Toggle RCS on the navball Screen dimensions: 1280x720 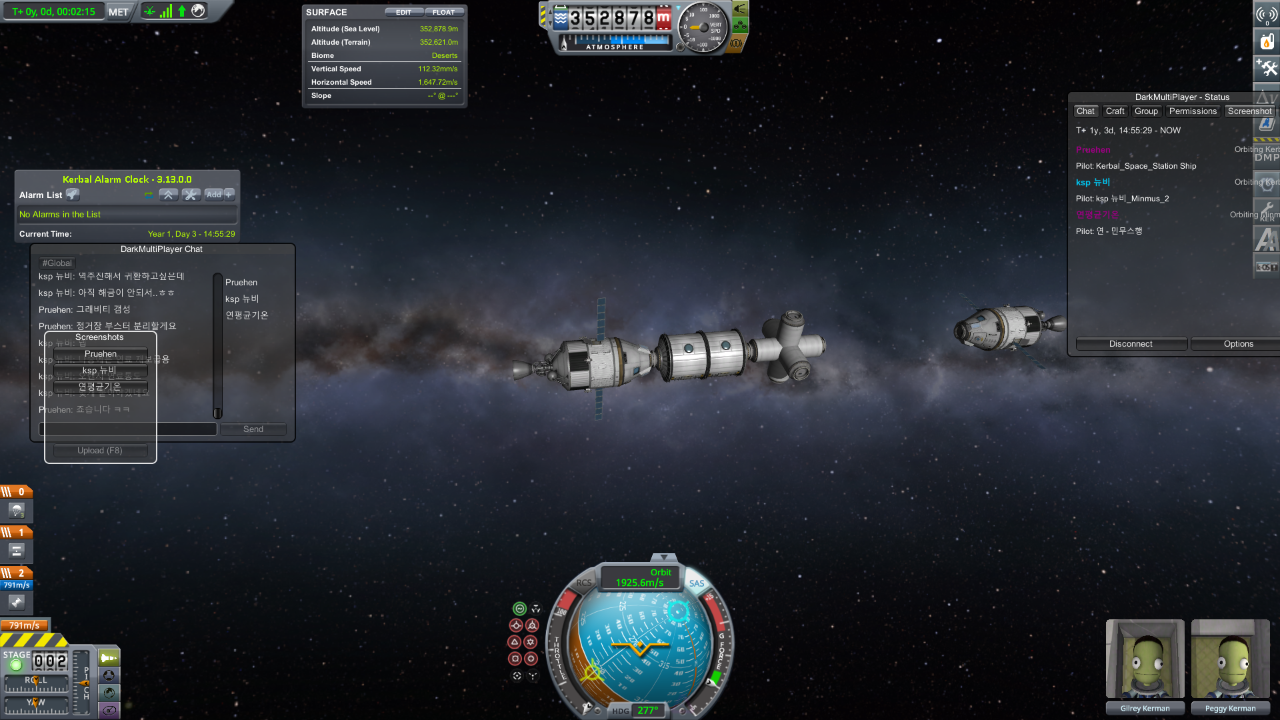[584, 583]
